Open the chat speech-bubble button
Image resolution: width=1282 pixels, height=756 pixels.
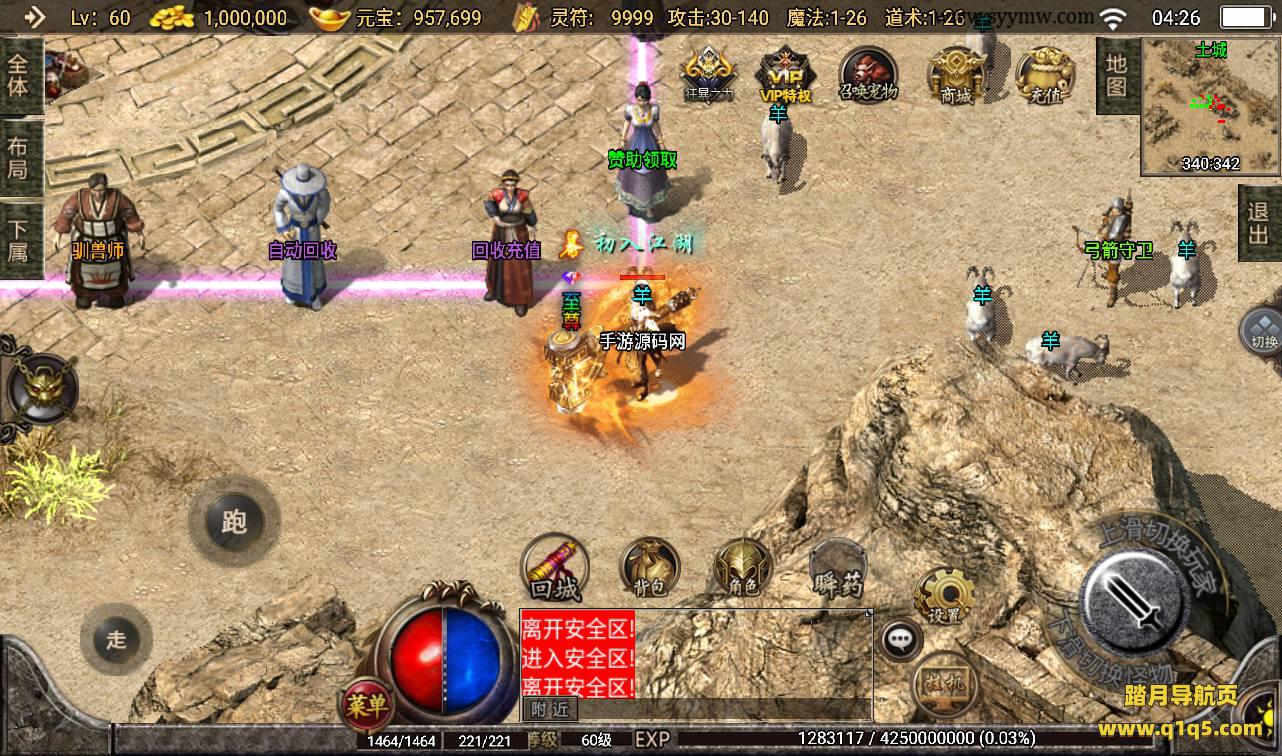[902, 638]
